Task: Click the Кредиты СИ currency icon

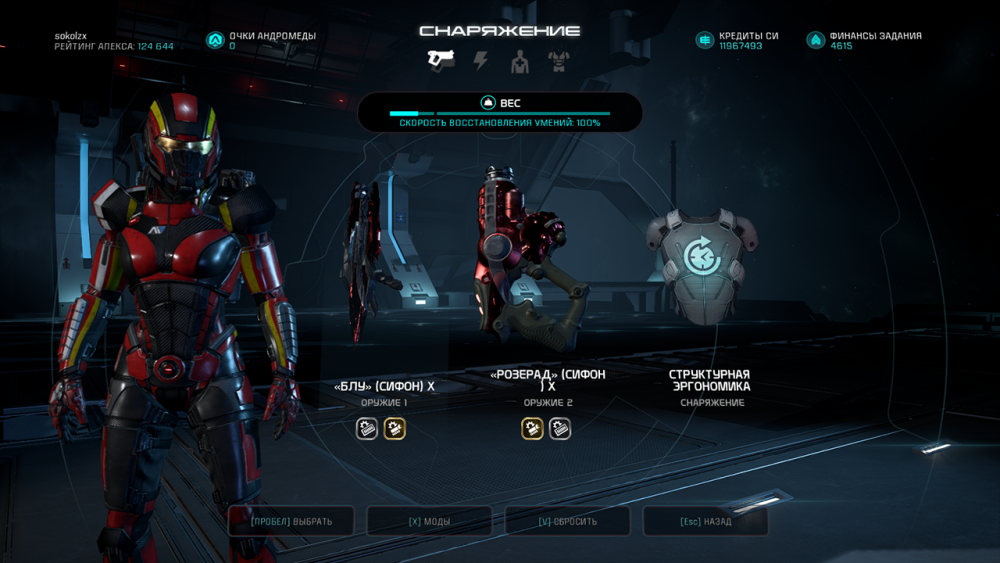Action: coord(704,40)
